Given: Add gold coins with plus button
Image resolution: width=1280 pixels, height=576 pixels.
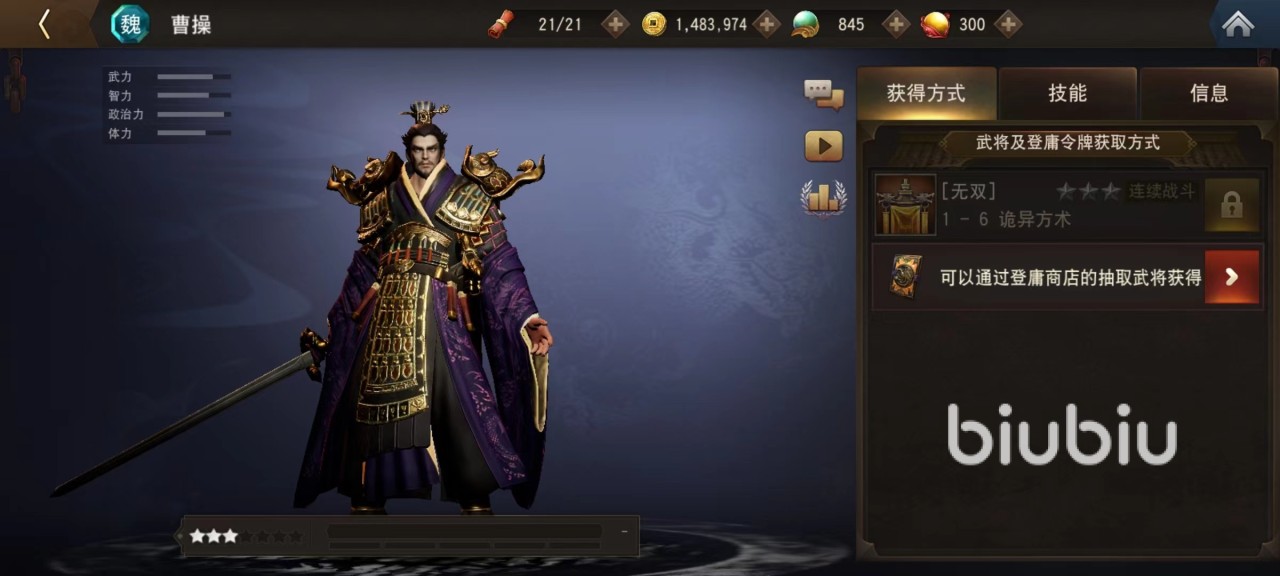Looking at the screenshot, I should coord(767,24).
